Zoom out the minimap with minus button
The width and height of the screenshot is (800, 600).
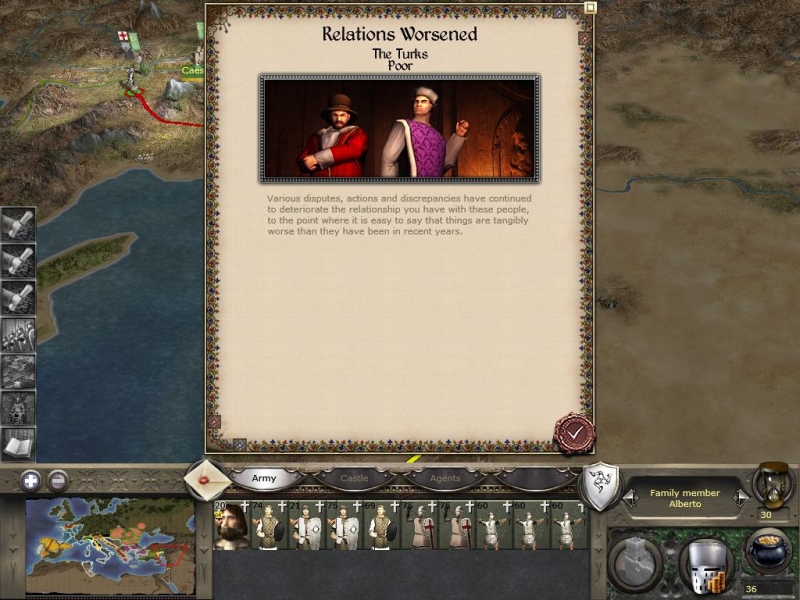pyautogui.click(x=58, y=480)
